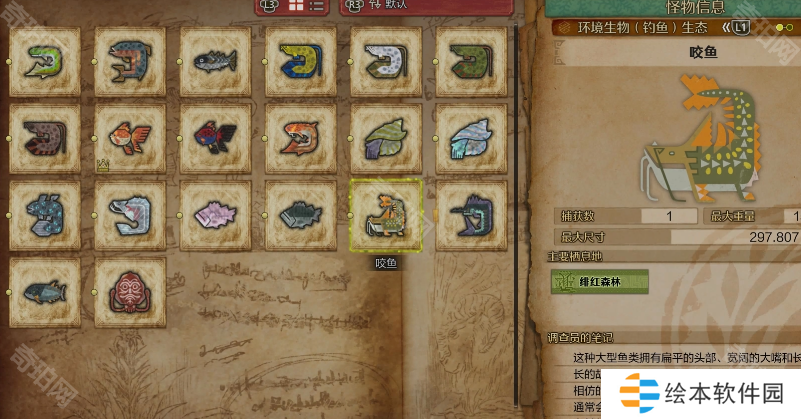Select the blue tuna-like fish tile
Screen dimensions: 801x419
[45, 292]
